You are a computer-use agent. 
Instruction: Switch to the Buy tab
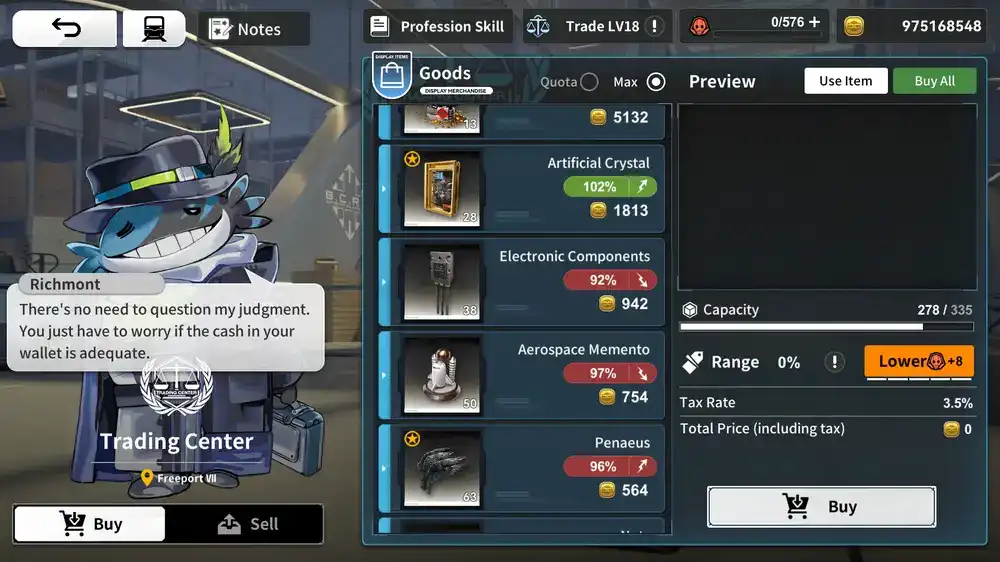point(90,524)
